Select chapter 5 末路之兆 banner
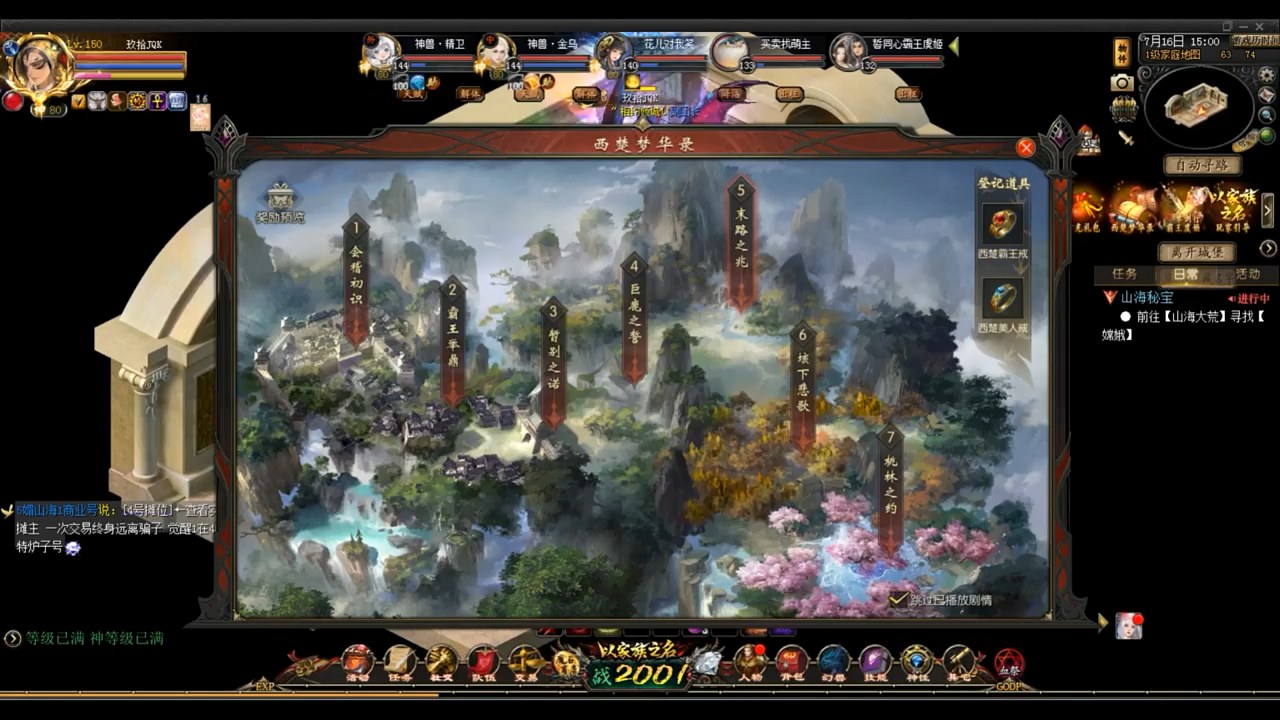1280x720 pixels. pos(741,240)
